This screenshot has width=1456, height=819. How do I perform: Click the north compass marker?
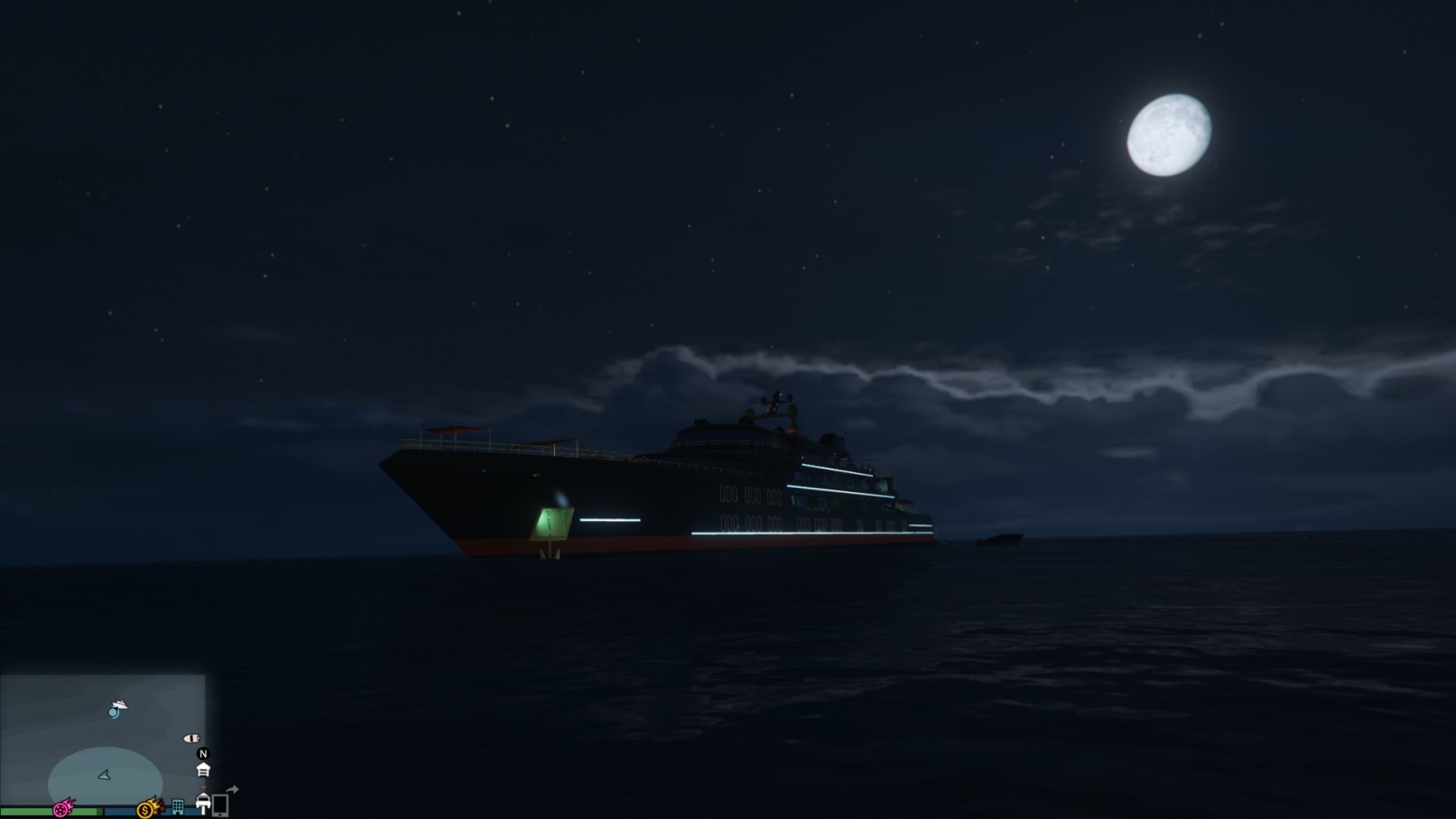click(x=203, y=753)
